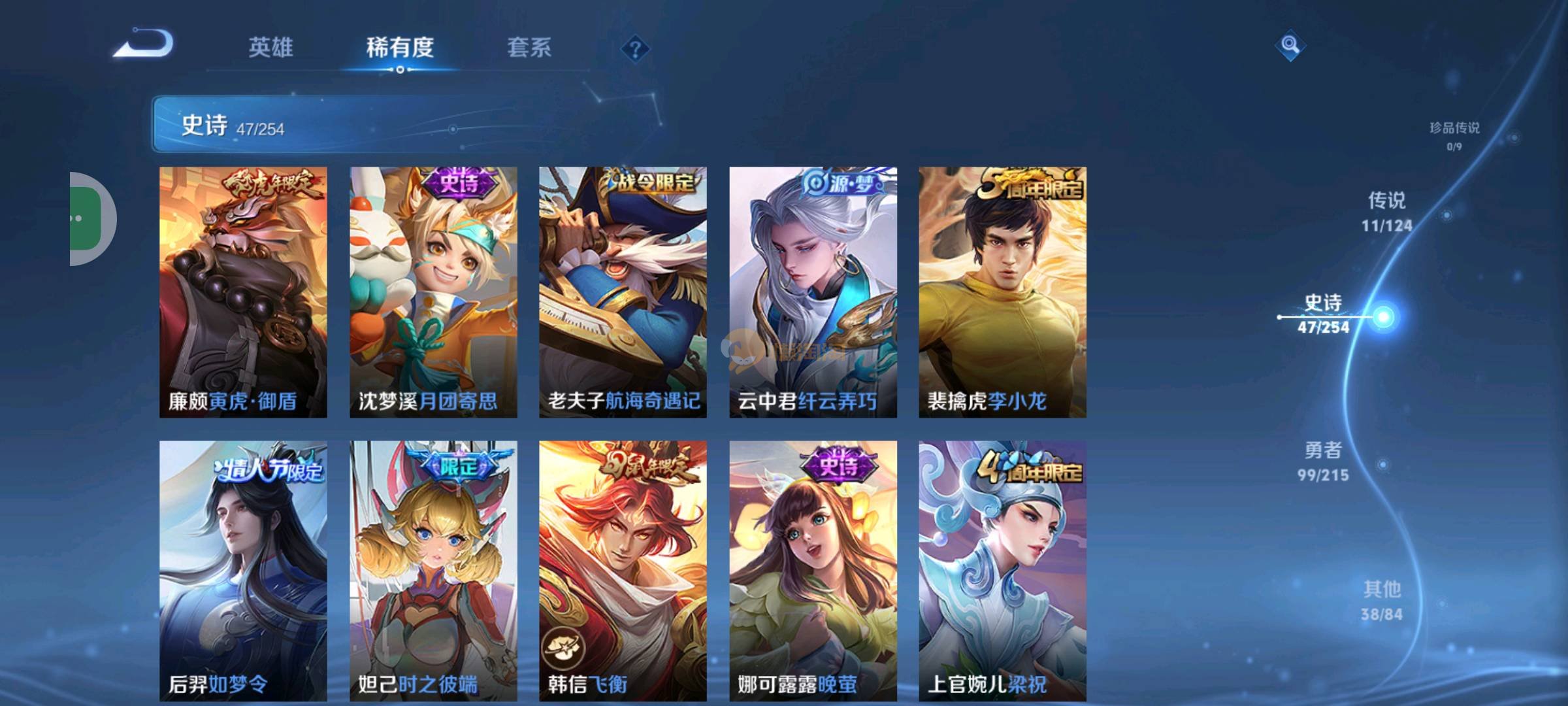Open the question mark help icon

[x=635, y=49]
